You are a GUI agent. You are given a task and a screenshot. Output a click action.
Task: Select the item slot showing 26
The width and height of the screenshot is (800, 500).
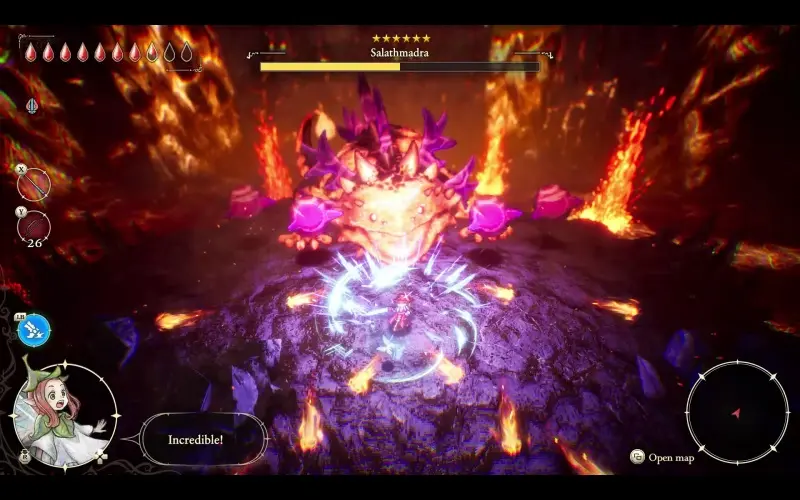tap(34, 226)
